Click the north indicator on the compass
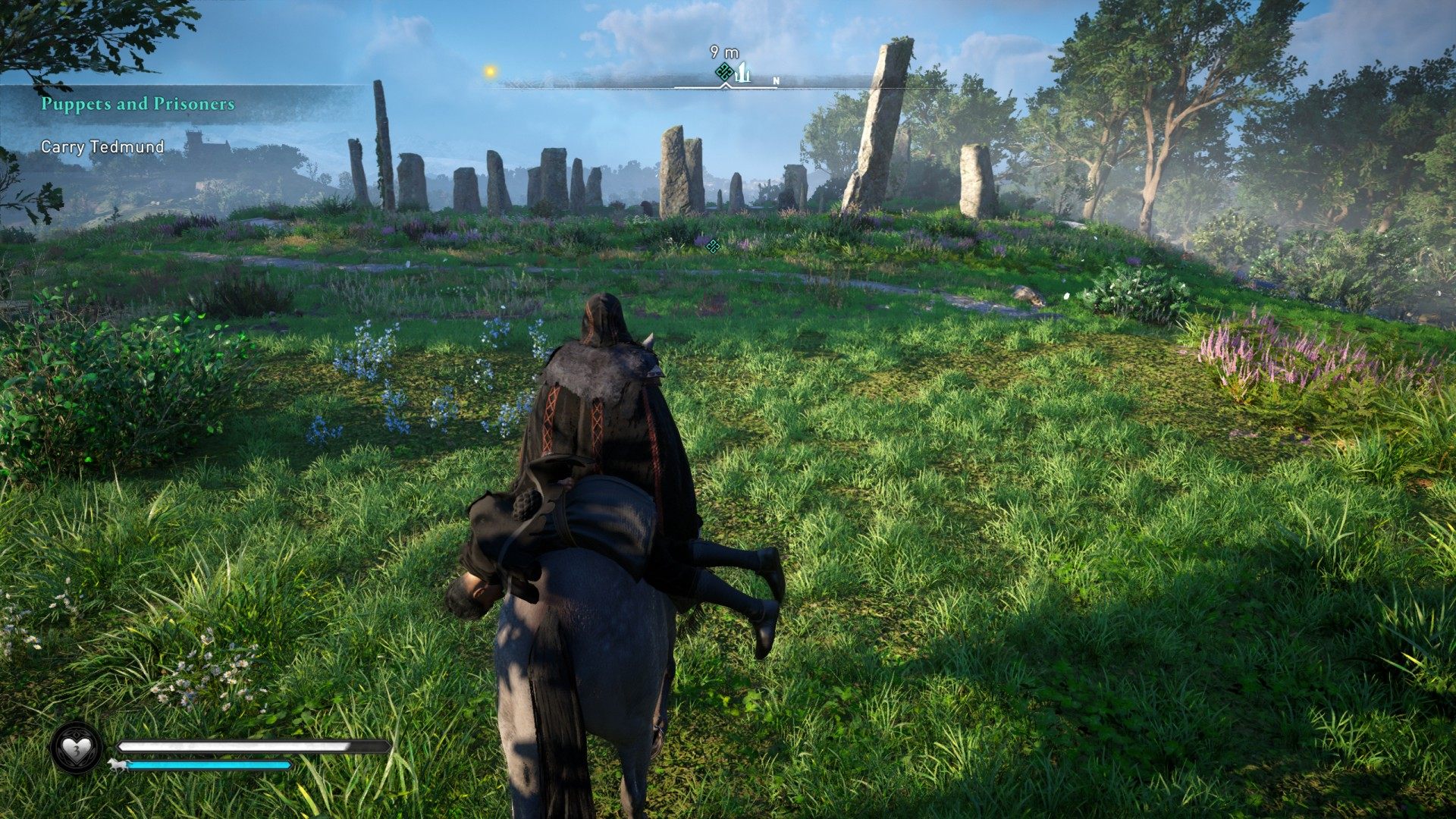This screenshot has width=1456, height=819. pyautogui.click(x=776, y=80)
